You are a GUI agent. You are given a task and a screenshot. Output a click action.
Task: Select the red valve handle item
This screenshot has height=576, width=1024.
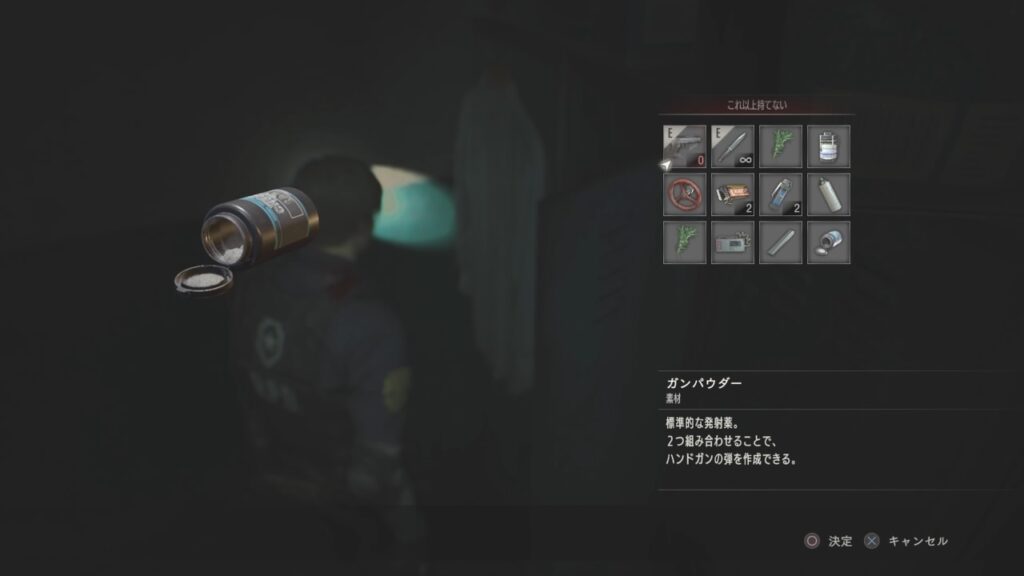coord(684,195)
